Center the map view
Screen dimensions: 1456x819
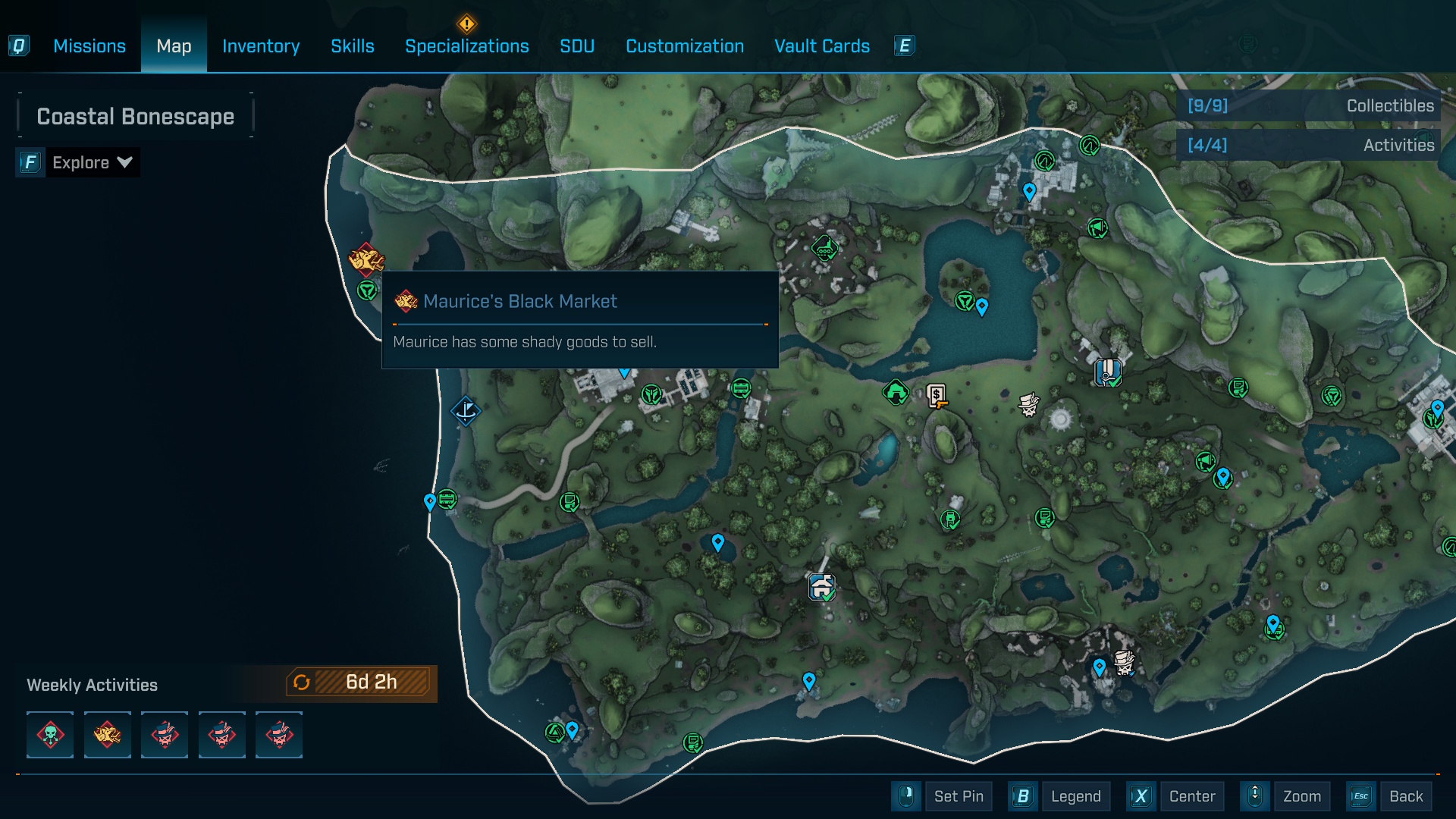click(1191, 796)
